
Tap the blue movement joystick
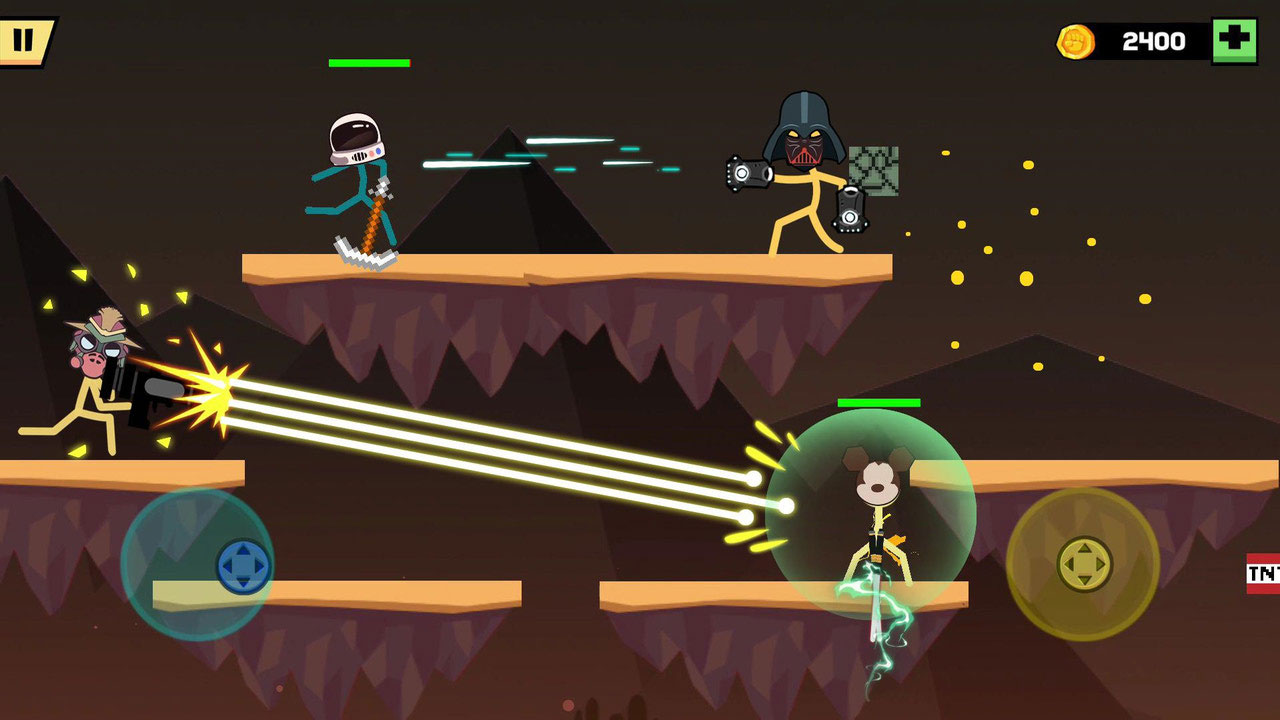pyautogui.click(x=243, y=566)
